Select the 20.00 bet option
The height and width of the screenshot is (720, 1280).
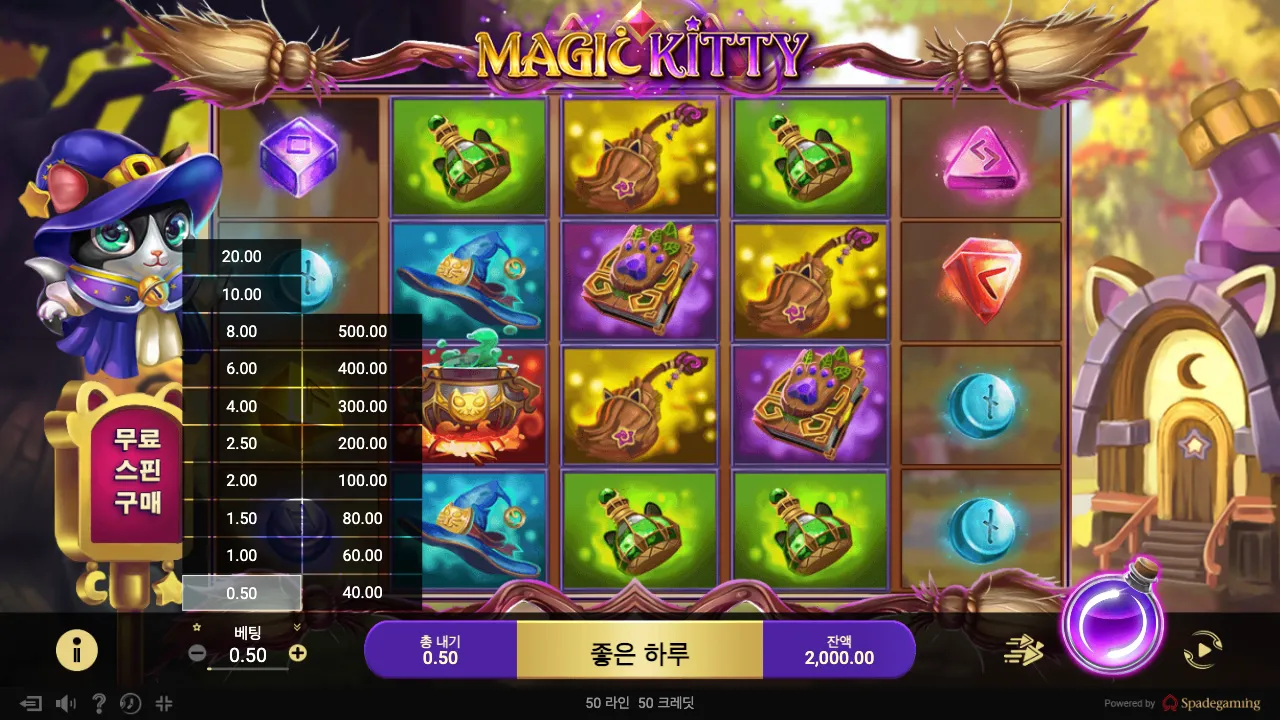click(242, 256)
